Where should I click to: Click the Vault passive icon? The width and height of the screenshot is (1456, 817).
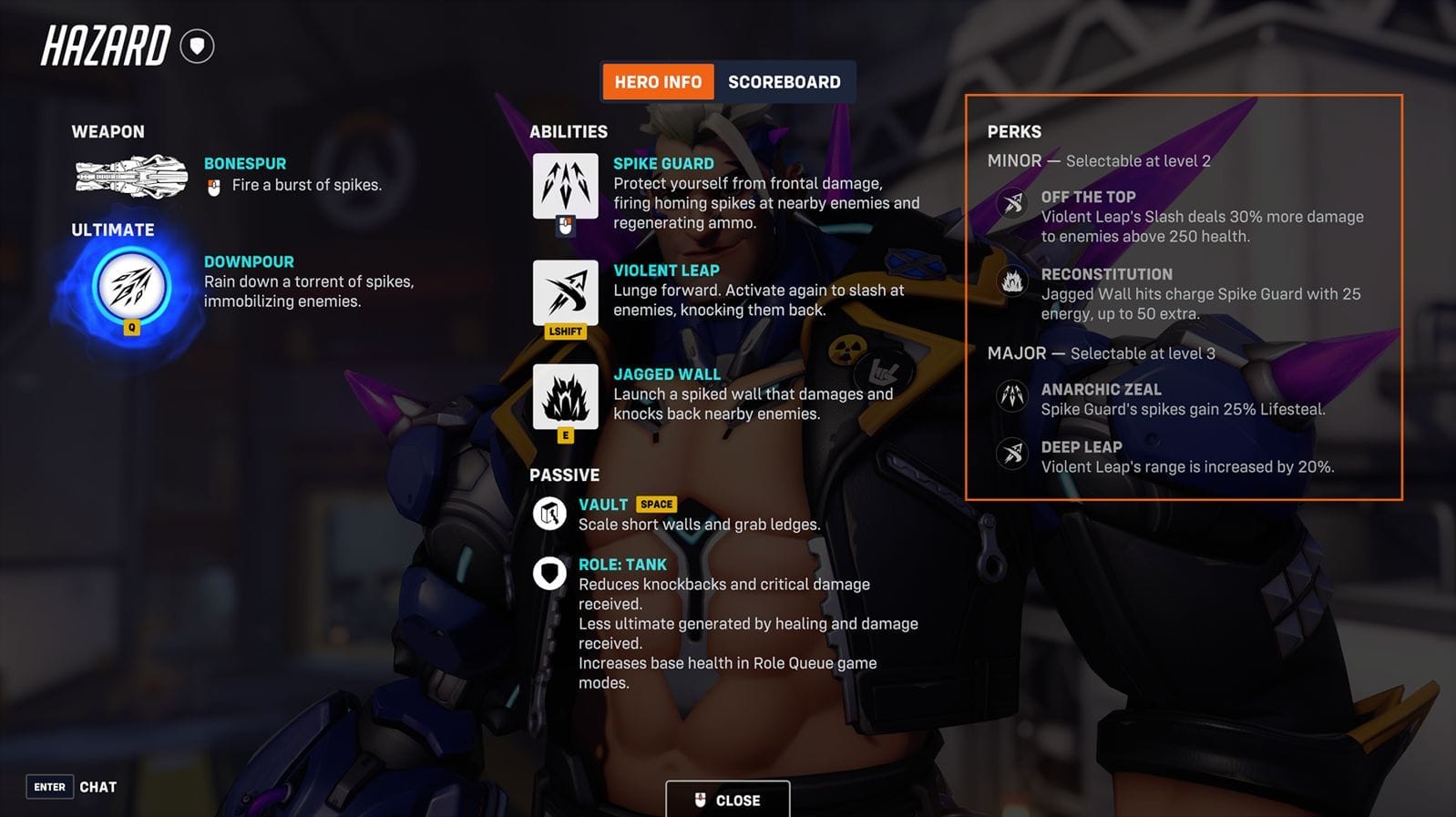coord(550,513)
